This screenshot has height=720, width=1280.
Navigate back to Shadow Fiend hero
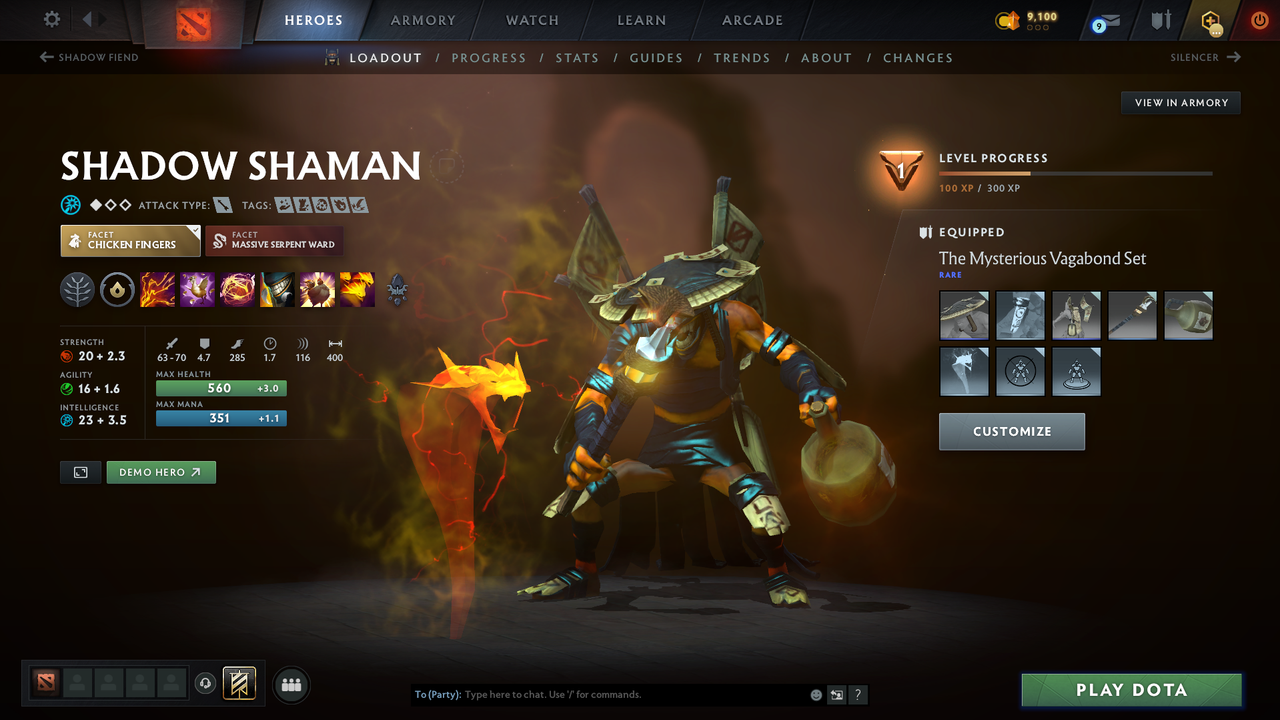tap(88, 57)
